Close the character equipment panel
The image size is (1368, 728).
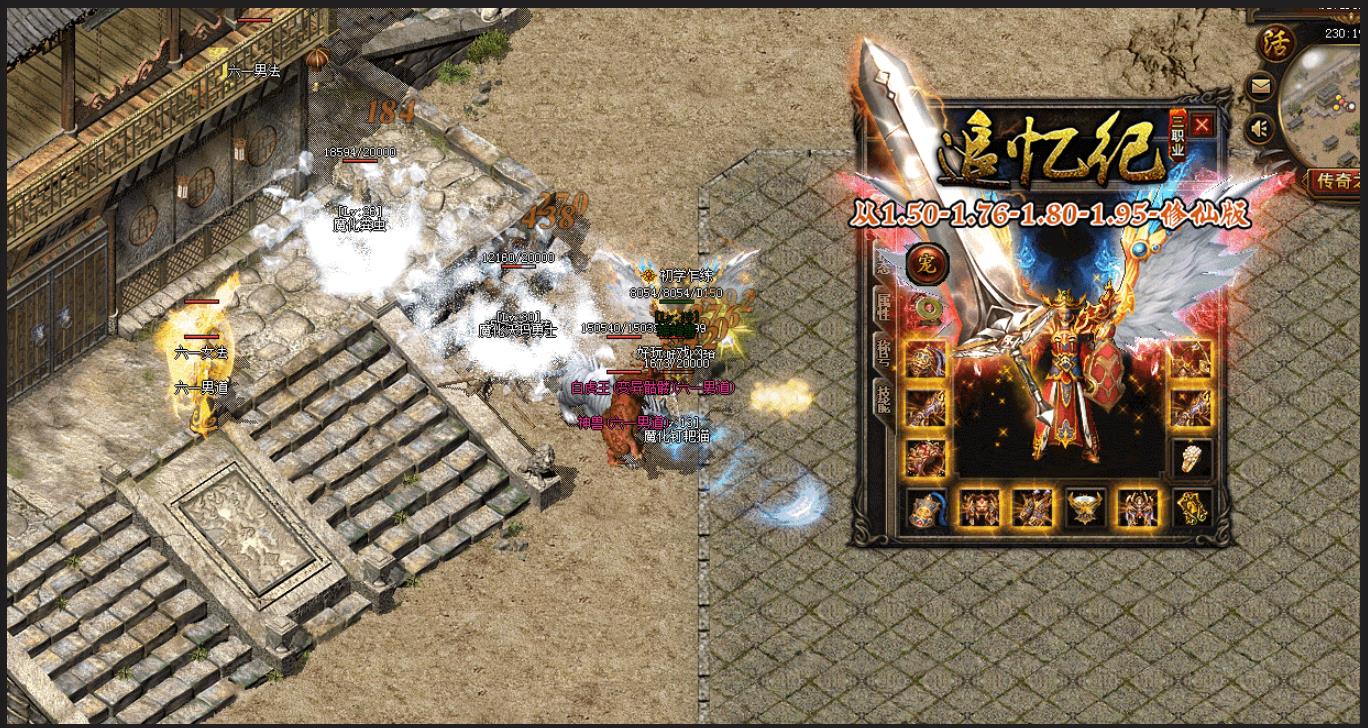[x=1201, y=125]
